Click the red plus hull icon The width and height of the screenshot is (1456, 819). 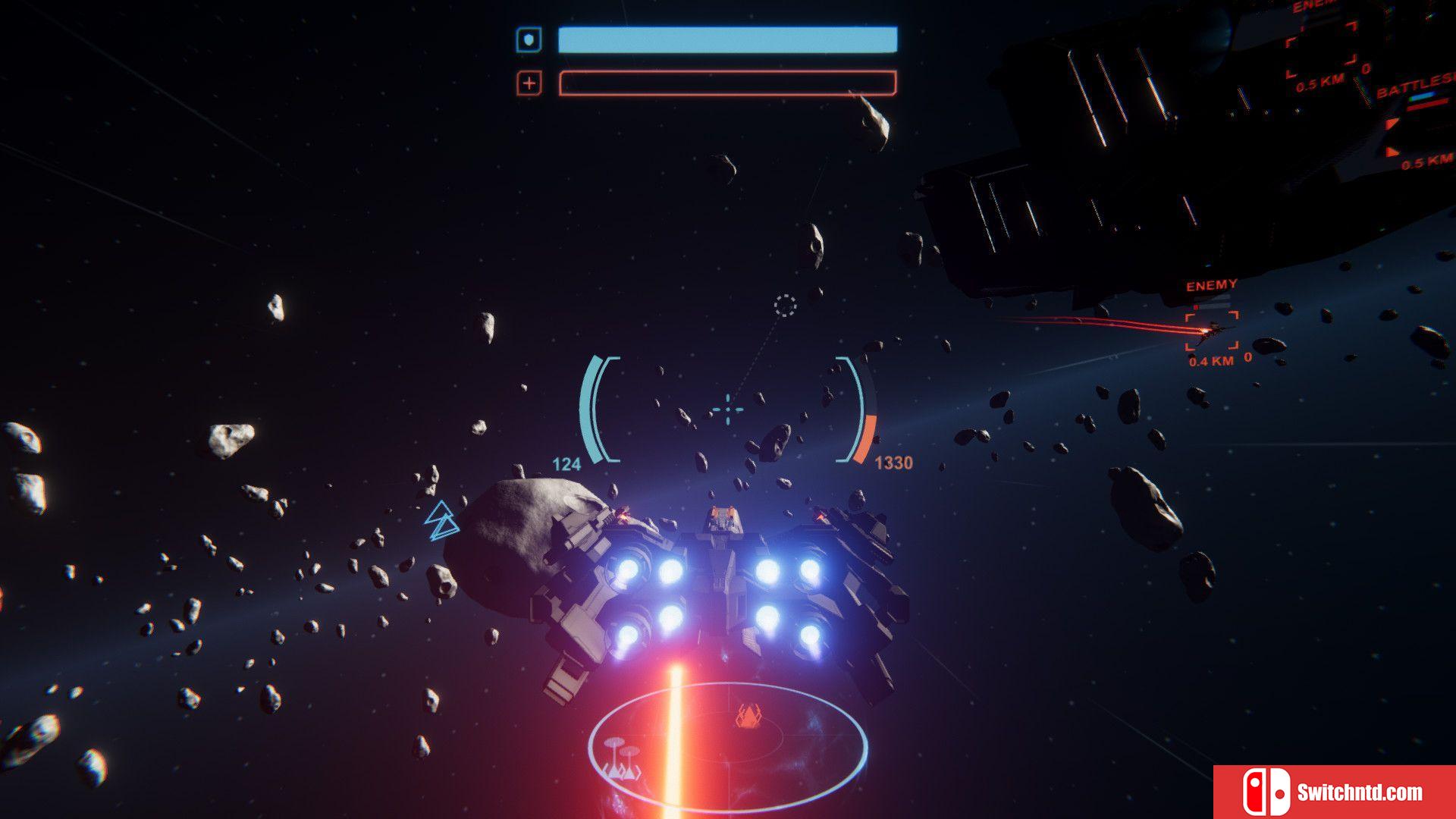[x=529, y=83]
